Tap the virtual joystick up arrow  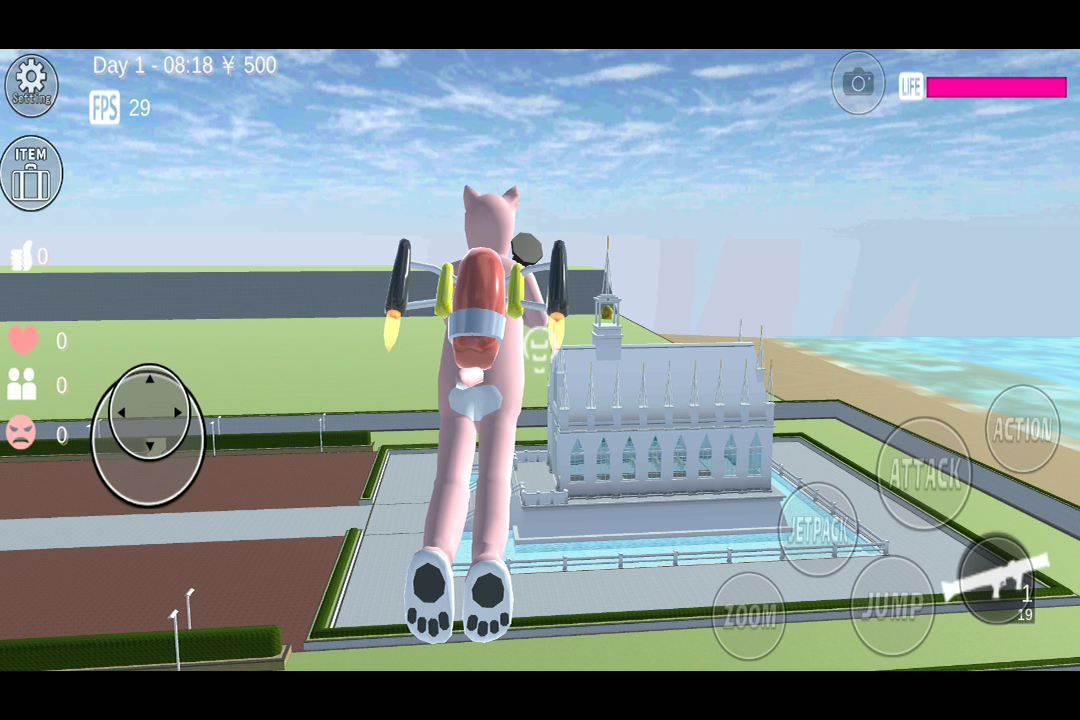pyautogui.click(x=150, y=379)
